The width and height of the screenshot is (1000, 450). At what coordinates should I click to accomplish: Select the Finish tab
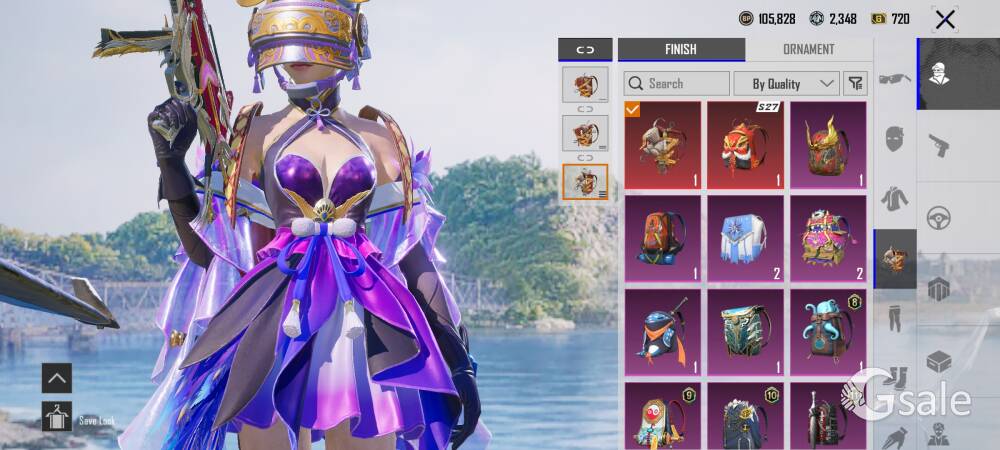tap(680, 49)
